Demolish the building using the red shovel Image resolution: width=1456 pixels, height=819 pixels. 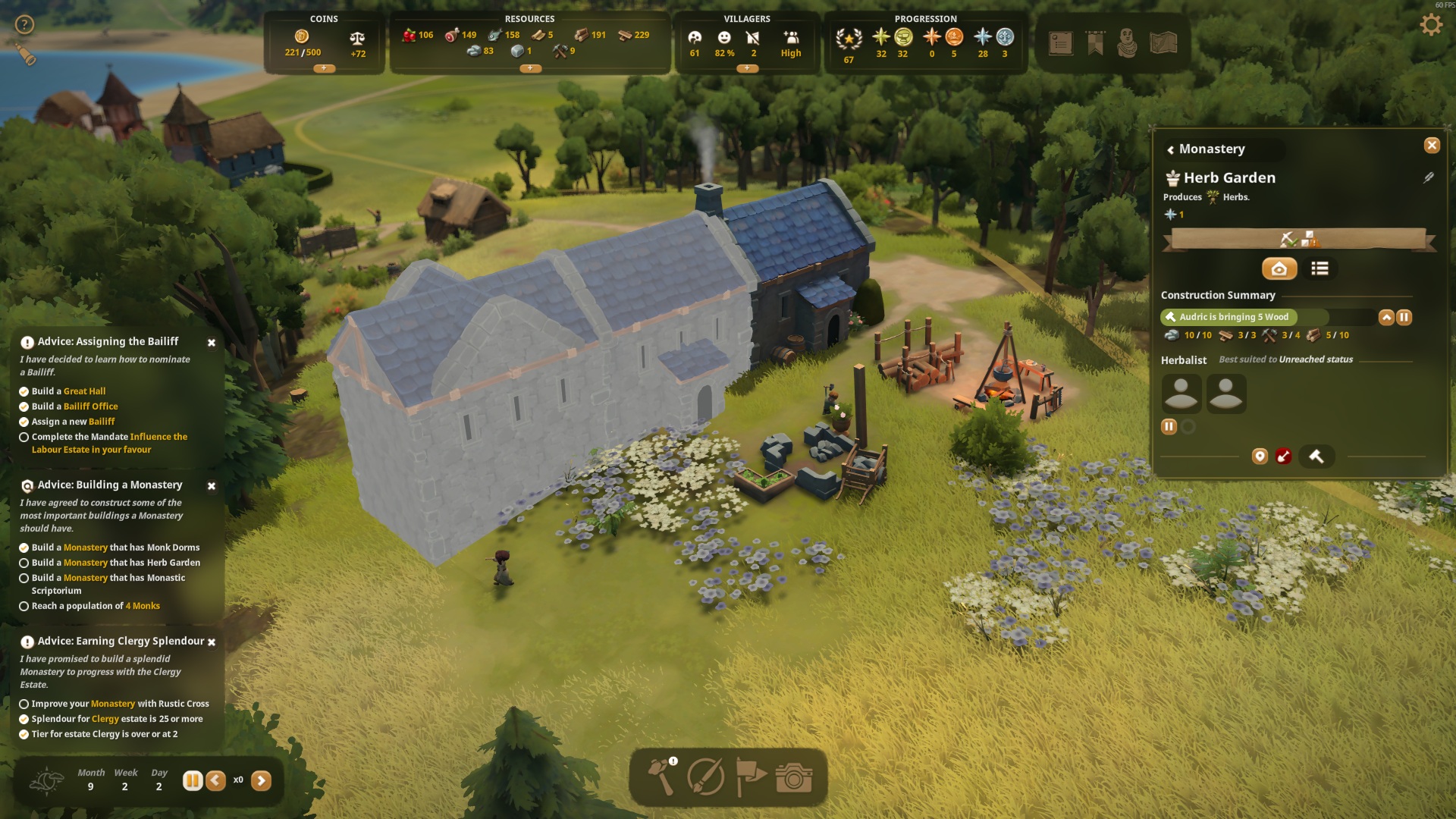point(1283,457)
